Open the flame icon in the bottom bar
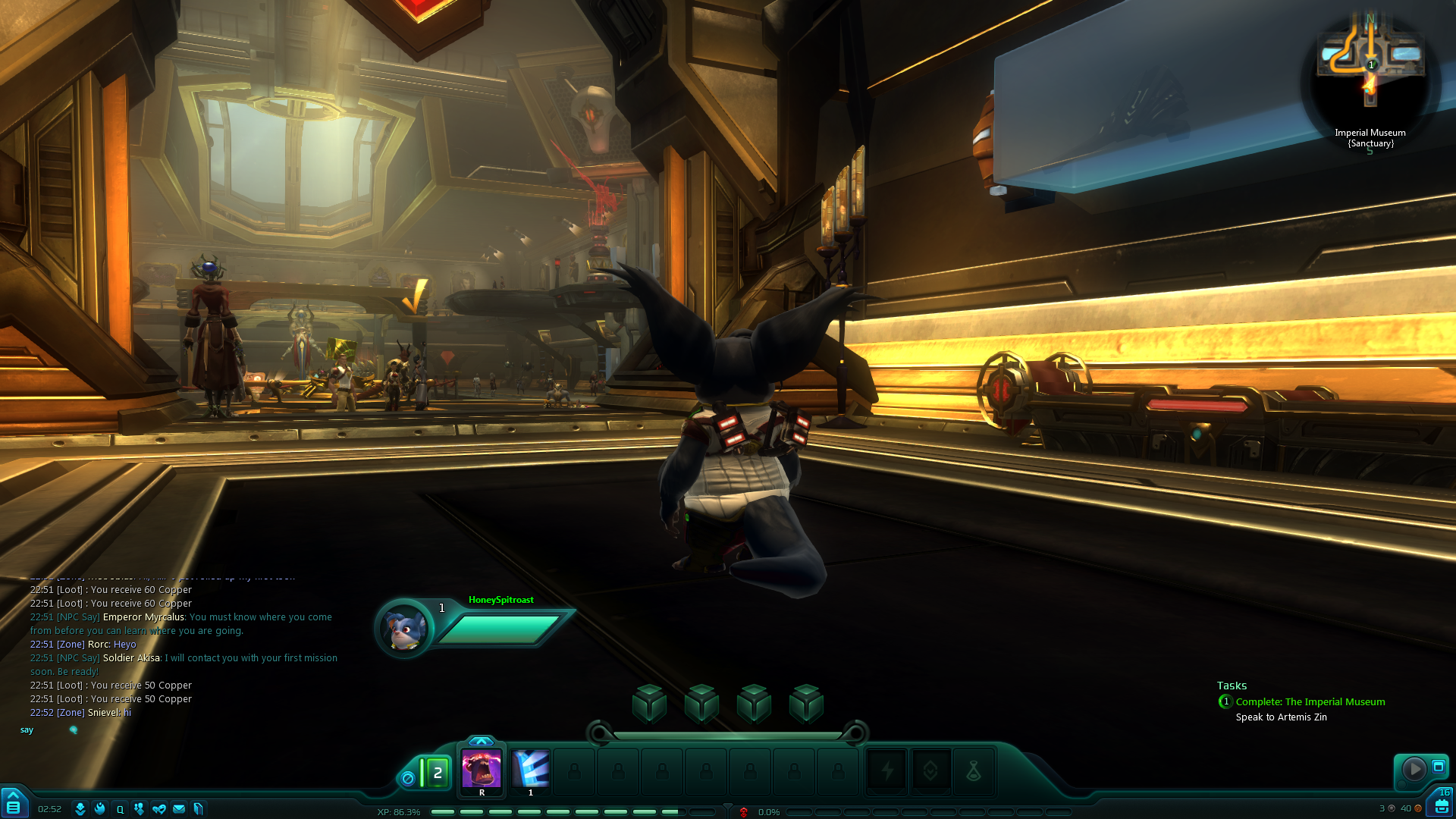 100,809
